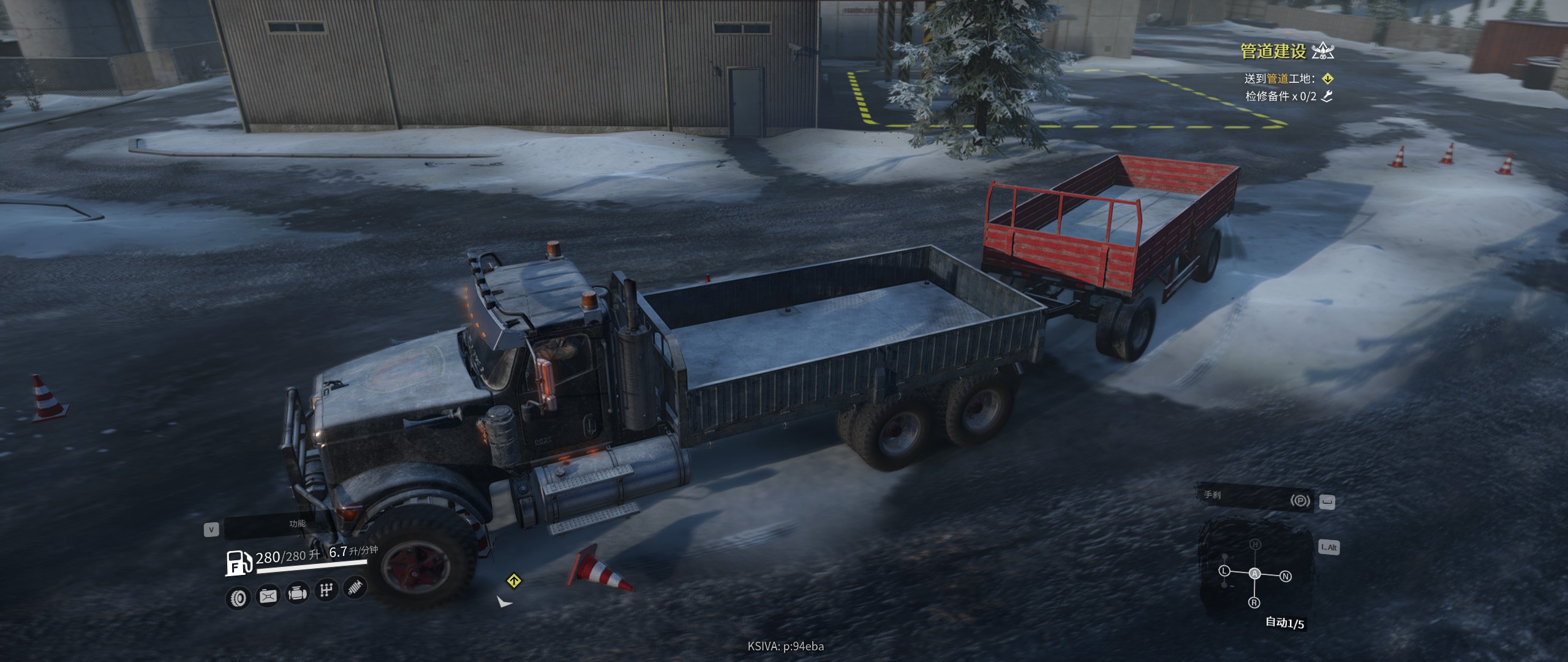The width and height of the screenshot is (1568, 662).
Task: Select the 检修备件 objective wrench icon
Action: 1327,96
